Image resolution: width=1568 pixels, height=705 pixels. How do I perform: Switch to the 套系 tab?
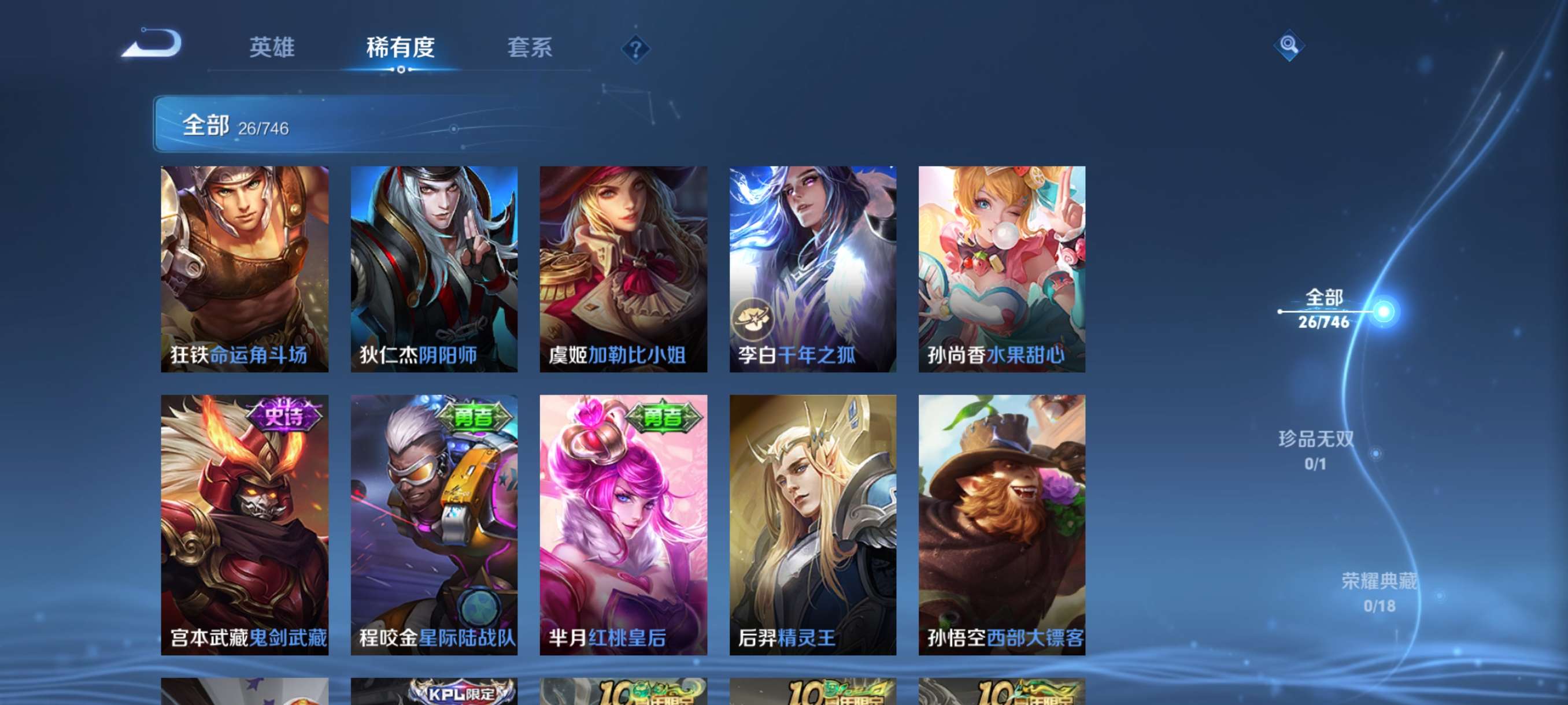point(531,49)
